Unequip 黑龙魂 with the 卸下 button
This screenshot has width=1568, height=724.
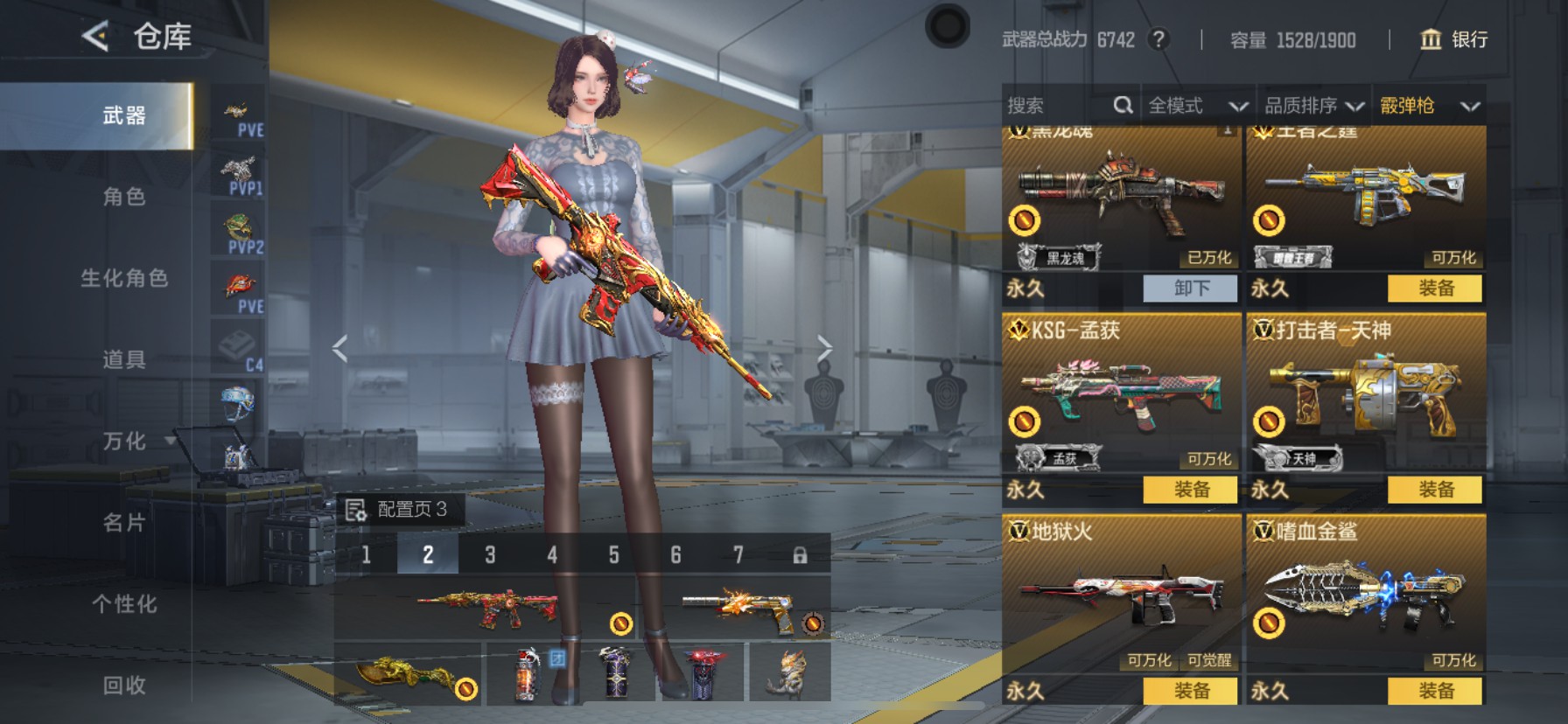1191,288
